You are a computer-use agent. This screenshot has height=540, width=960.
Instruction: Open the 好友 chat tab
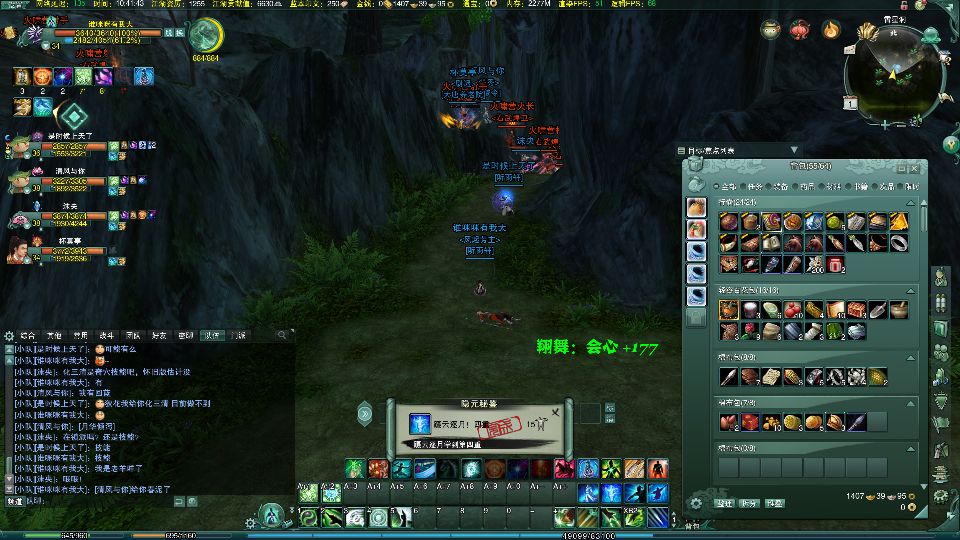coord(158,335)
